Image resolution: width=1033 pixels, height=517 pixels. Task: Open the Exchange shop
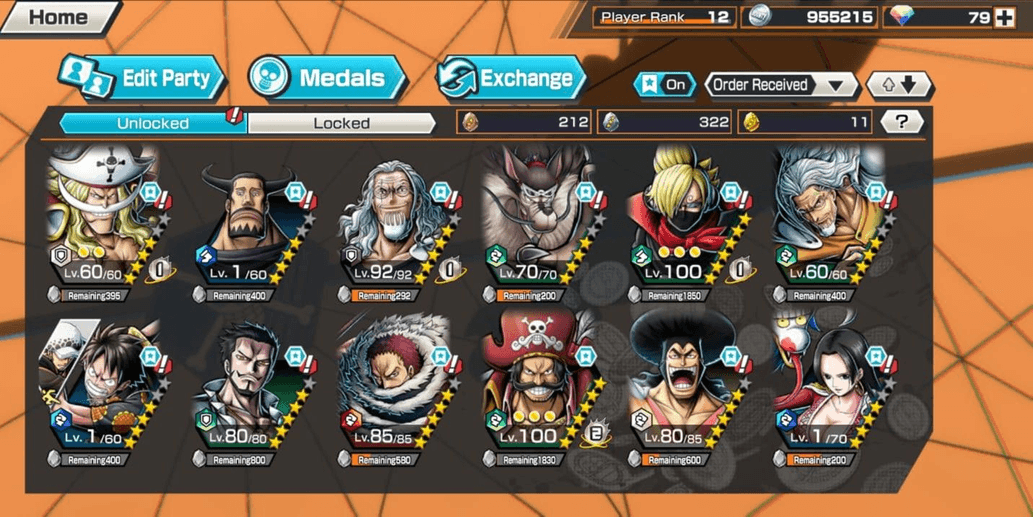point(511,79)
